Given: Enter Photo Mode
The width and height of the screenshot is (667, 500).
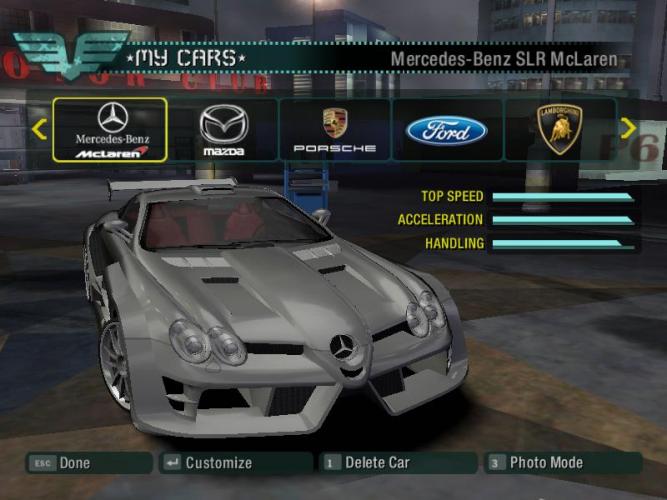Looking at the screenshot, I should coord(561,463).
